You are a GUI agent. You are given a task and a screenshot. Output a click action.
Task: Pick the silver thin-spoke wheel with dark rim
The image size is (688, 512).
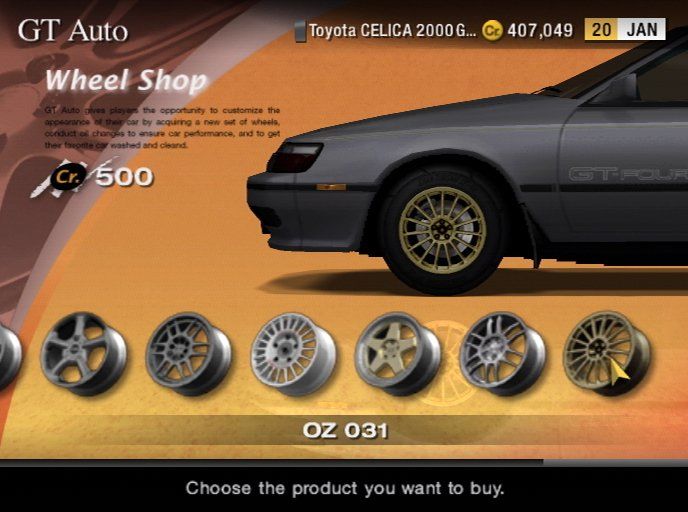point(502,353)
